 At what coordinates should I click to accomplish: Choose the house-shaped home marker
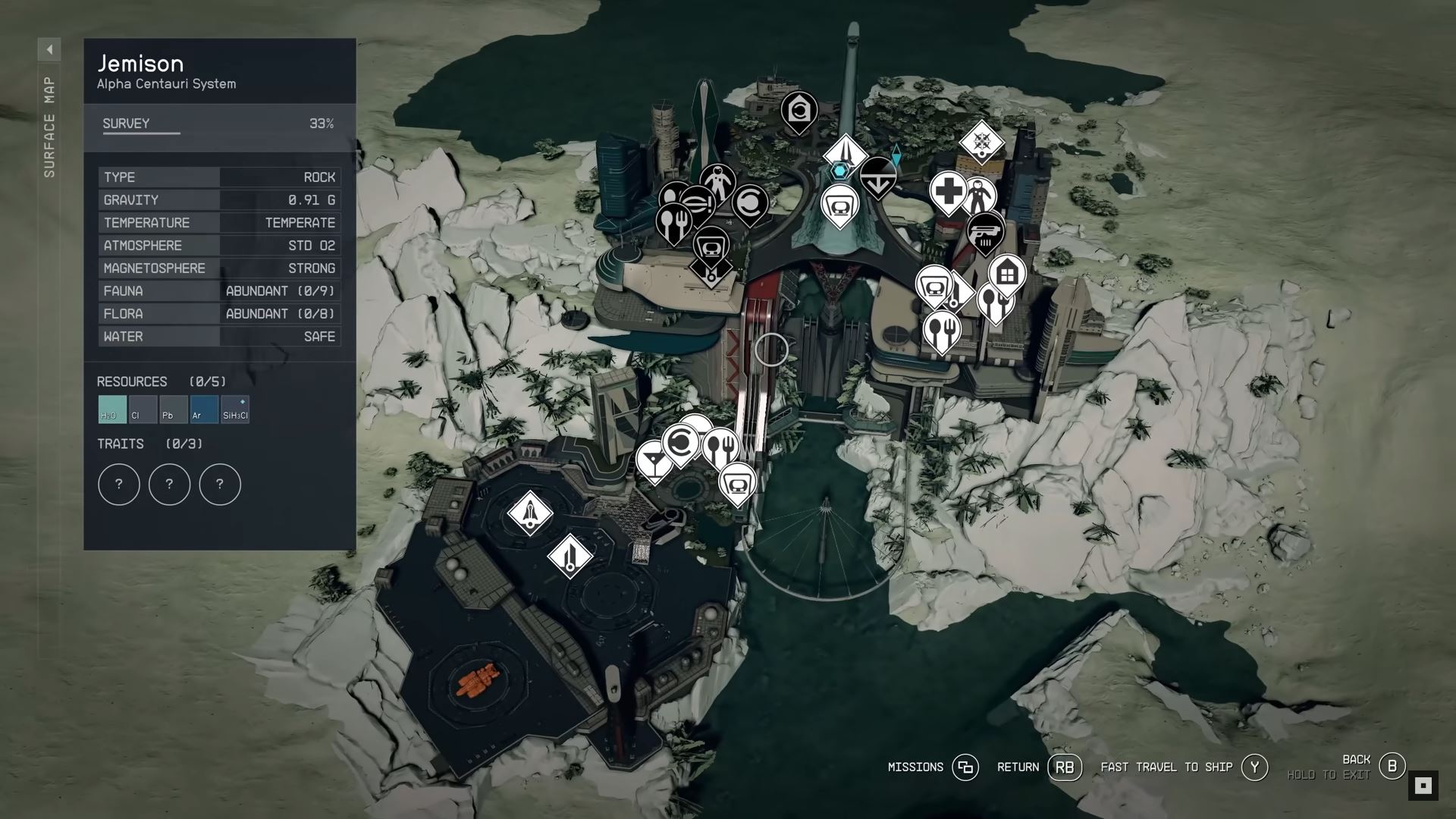click(x=1007, y=273)
